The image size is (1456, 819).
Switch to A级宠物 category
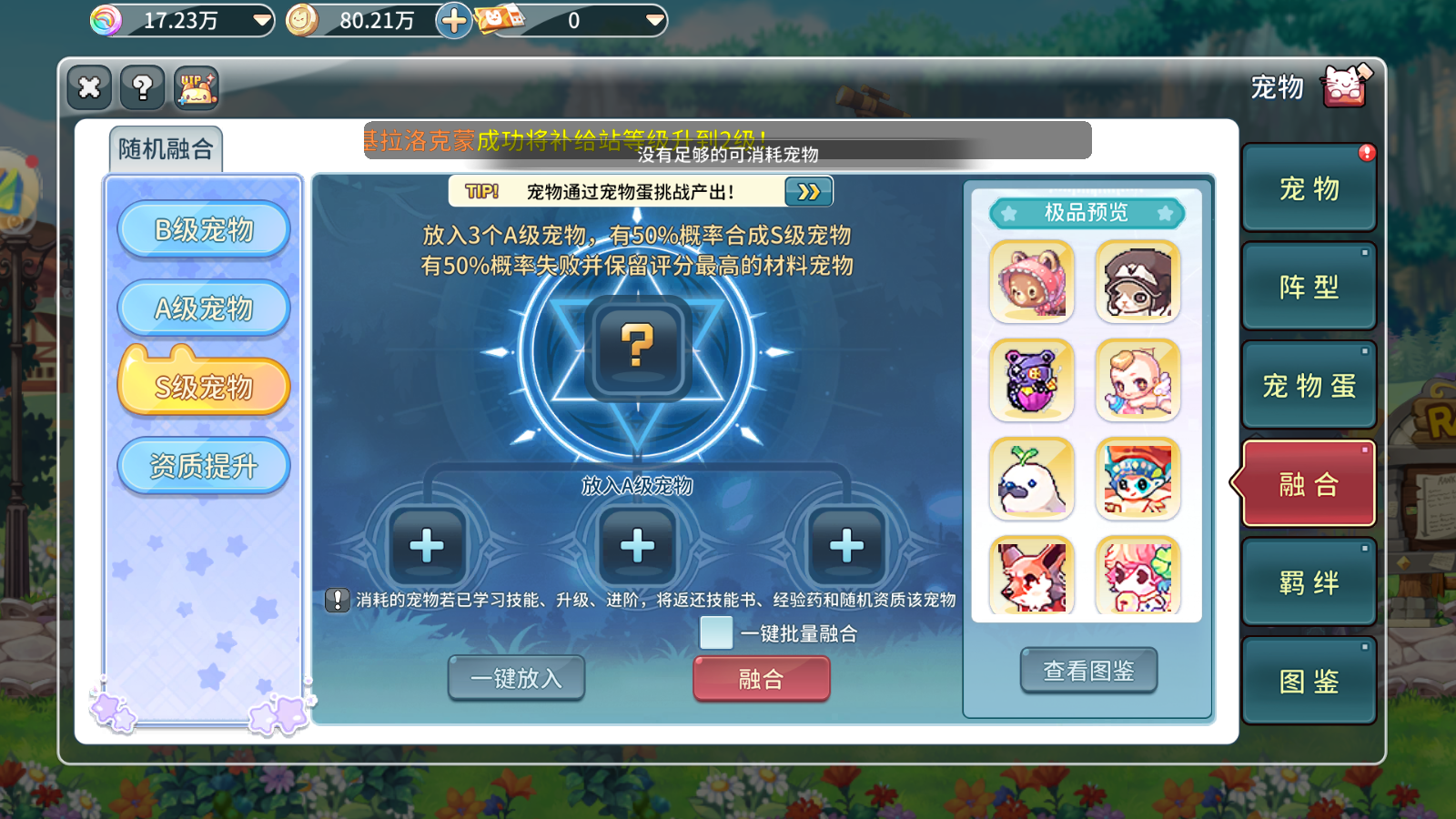point(203,308)
